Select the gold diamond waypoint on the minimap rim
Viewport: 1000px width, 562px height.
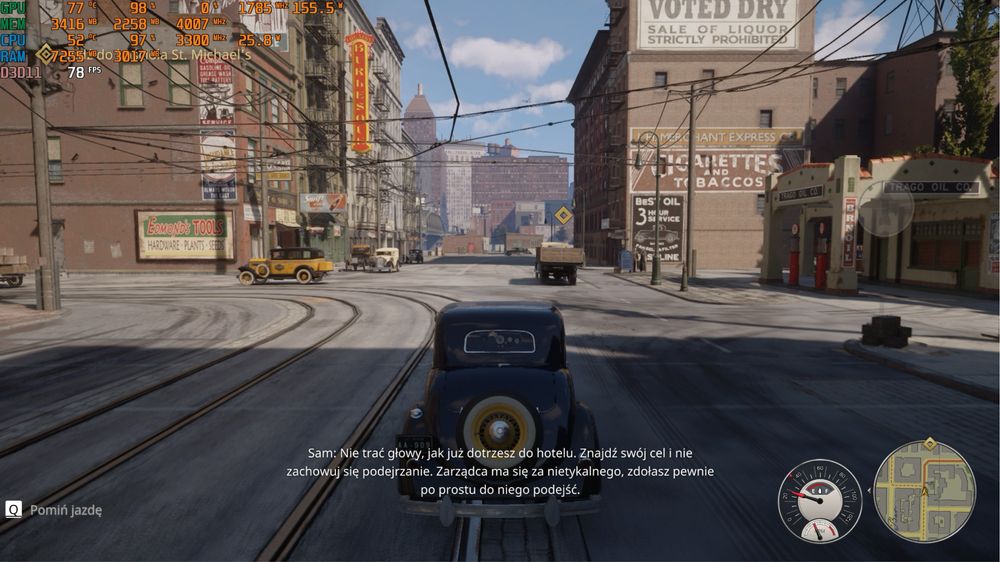click(930, 443)
